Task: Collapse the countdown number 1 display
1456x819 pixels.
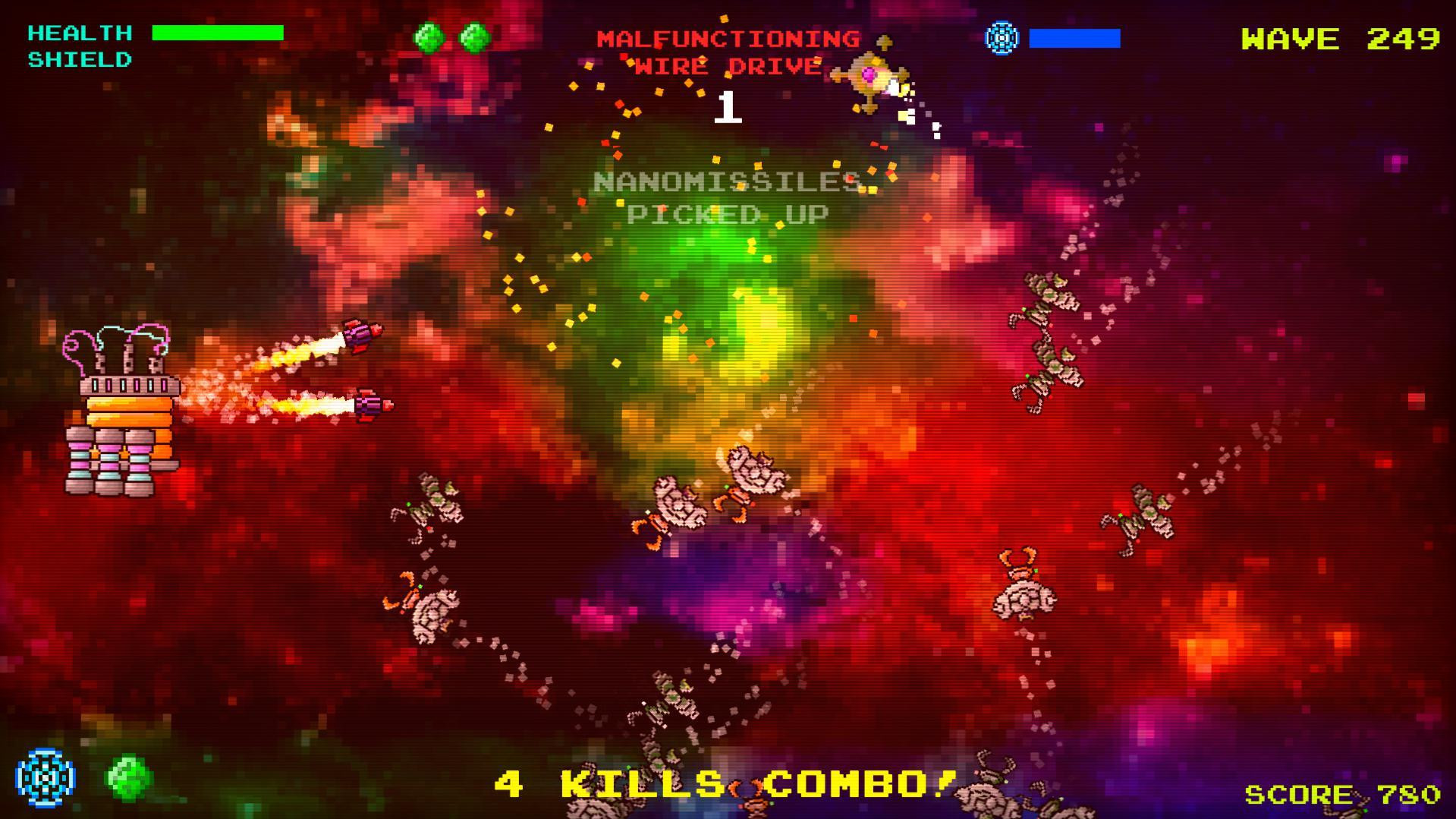Action: (728, 109)
